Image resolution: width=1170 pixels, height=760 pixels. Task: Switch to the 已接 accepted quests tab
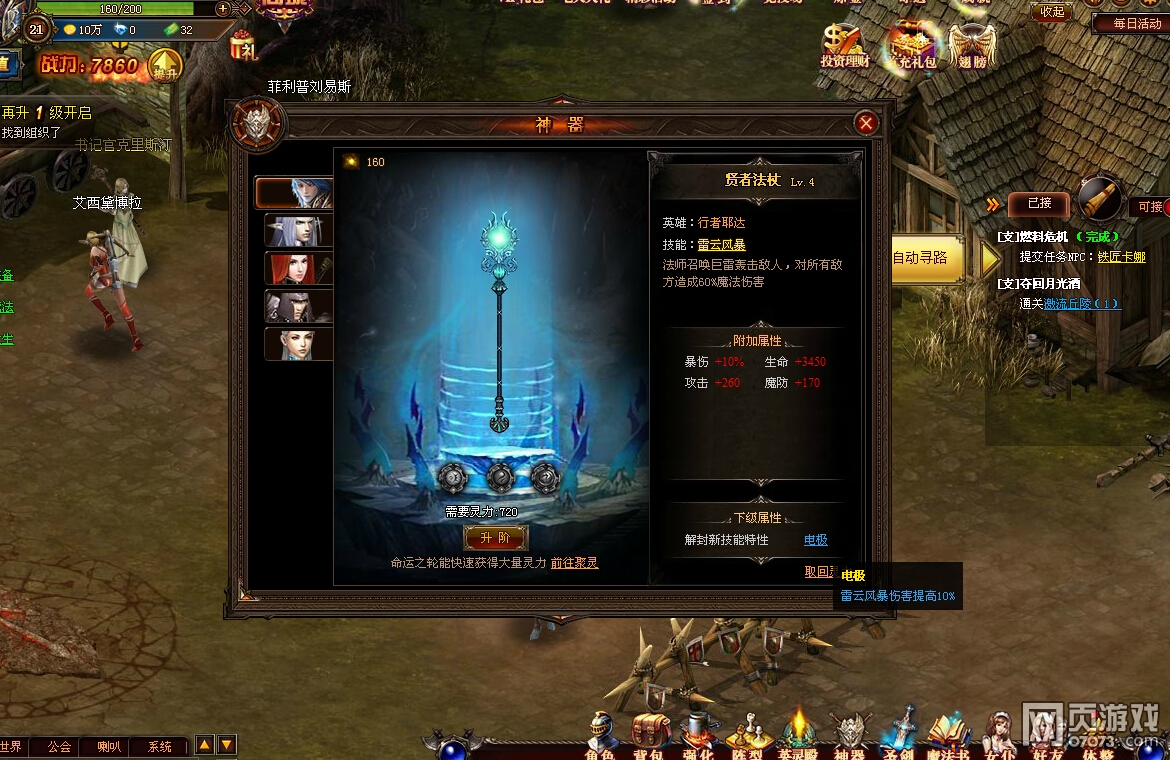(1039, 205)
